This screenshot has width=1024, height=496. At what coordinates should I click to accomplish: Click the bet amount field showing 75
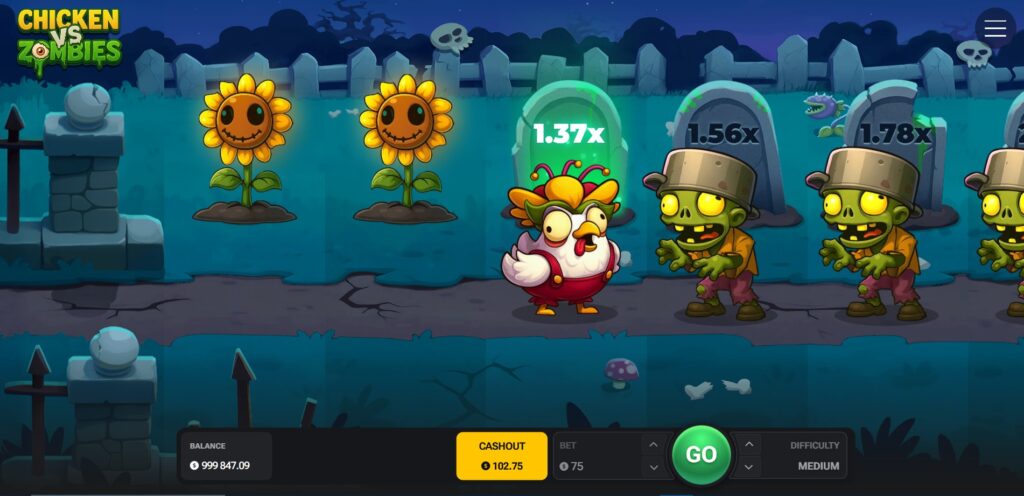595,466
